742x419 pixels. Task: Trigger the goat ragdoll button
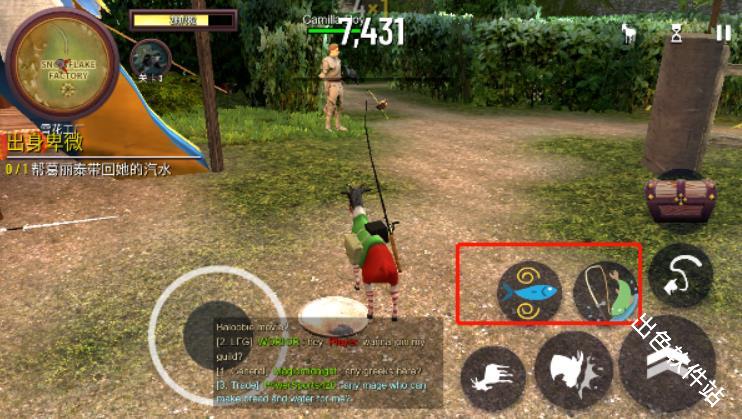pyautogui.click(x=493, y=378)
